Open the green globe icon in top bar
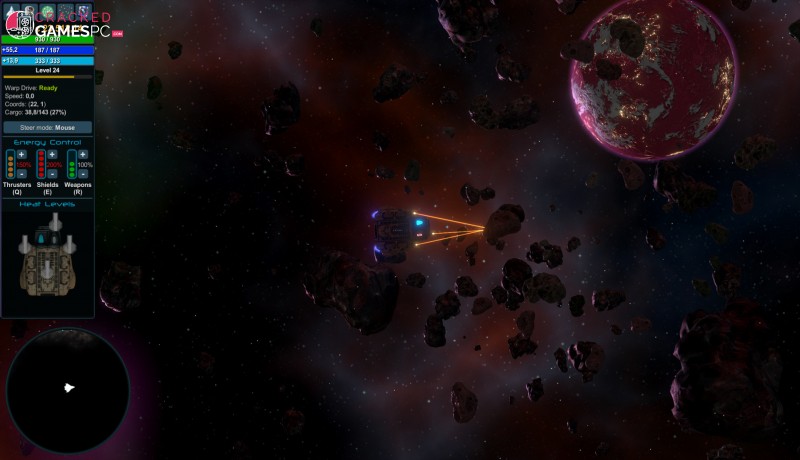 point(47,11)
